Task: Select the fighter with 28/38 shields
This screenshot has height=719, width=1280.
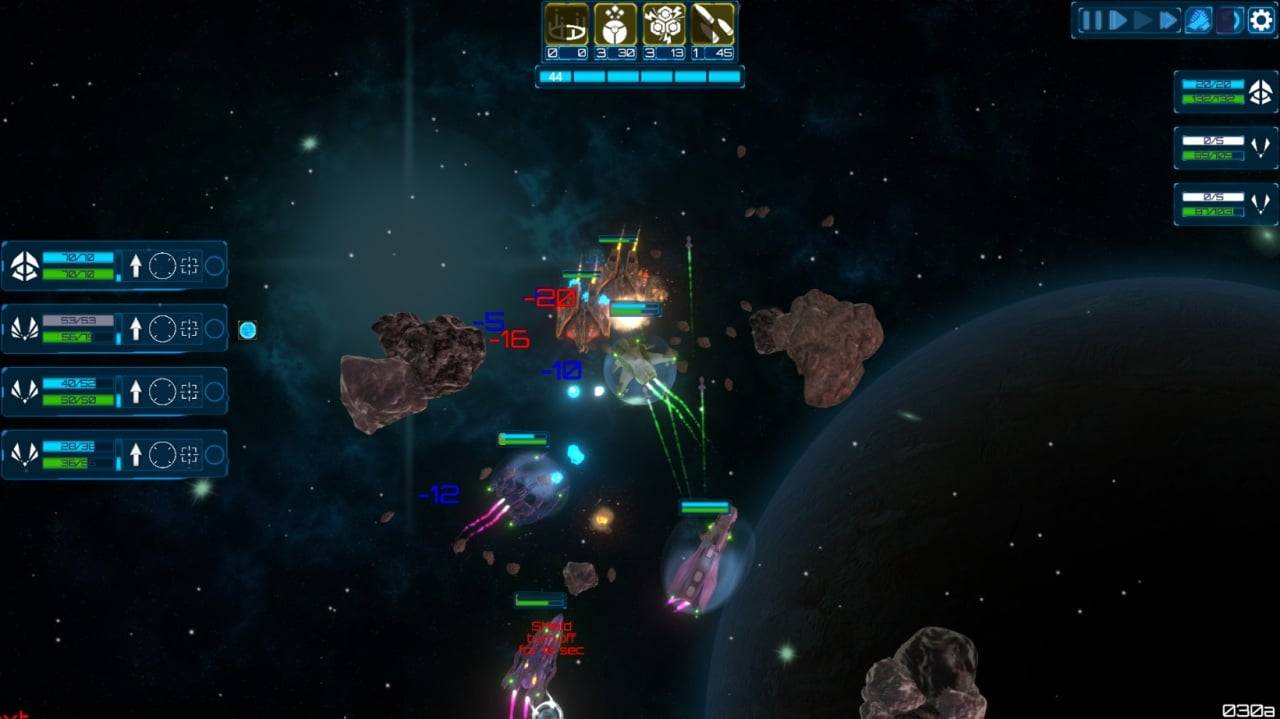Action: [25, 455]
